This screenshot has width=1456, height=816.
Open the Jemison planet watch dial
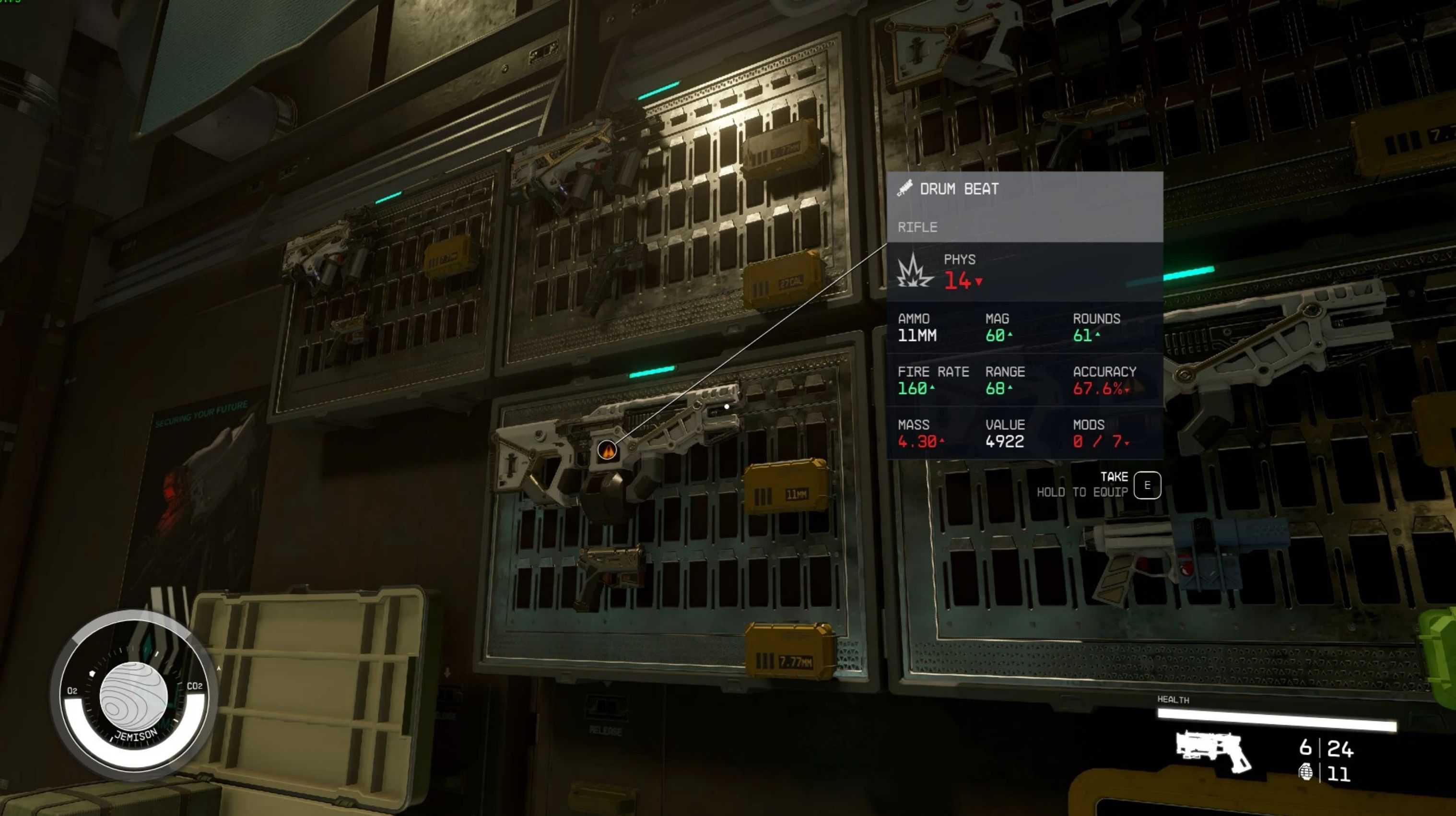[134, 696]
